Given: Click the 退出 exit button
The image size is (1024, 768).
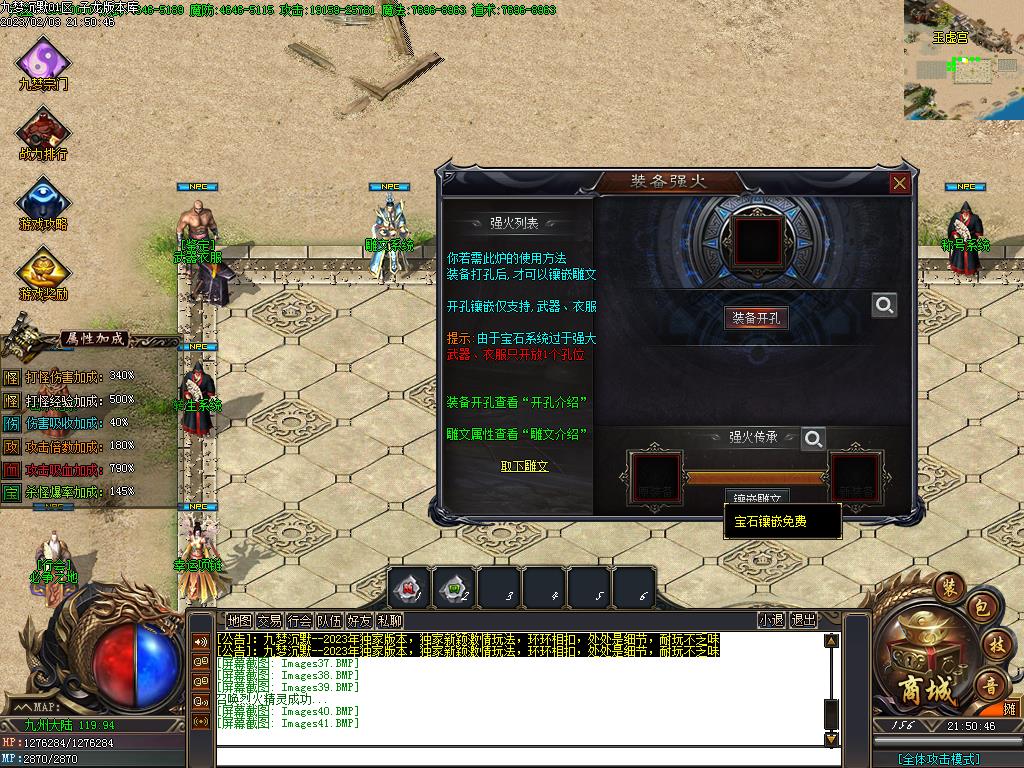Looking at the screenshot, I should click(803, 620).
